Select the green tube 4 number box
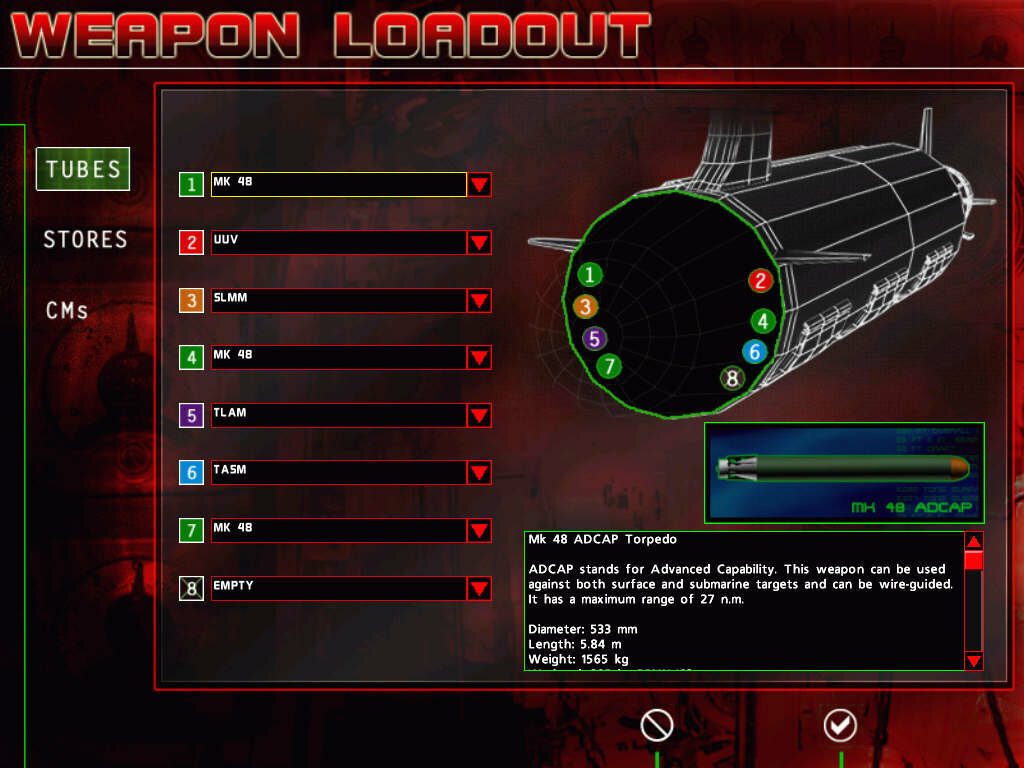1024x768 pixels. click(192, 357)
